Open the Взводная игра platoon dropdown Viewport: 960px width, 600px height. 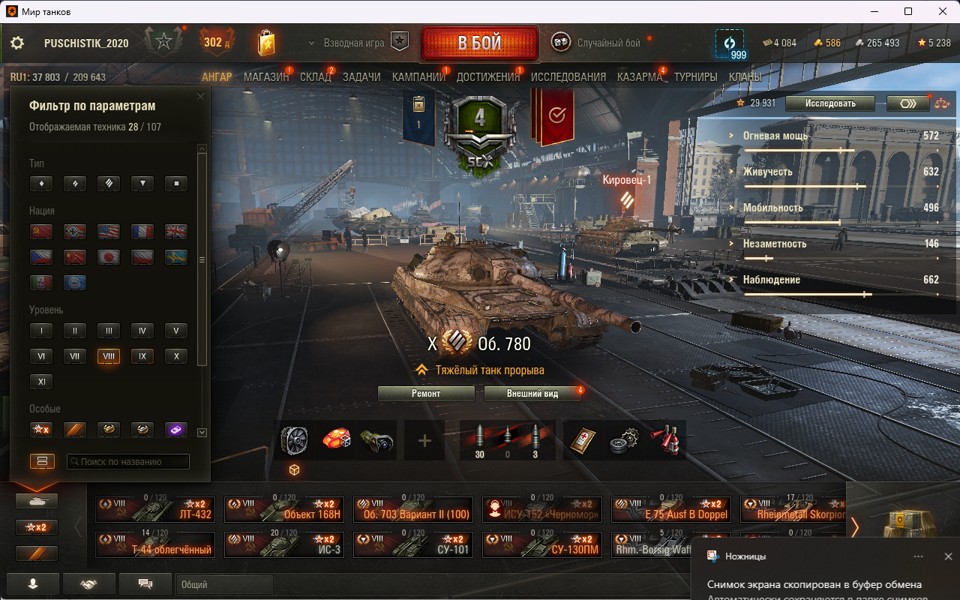[354, 43]
